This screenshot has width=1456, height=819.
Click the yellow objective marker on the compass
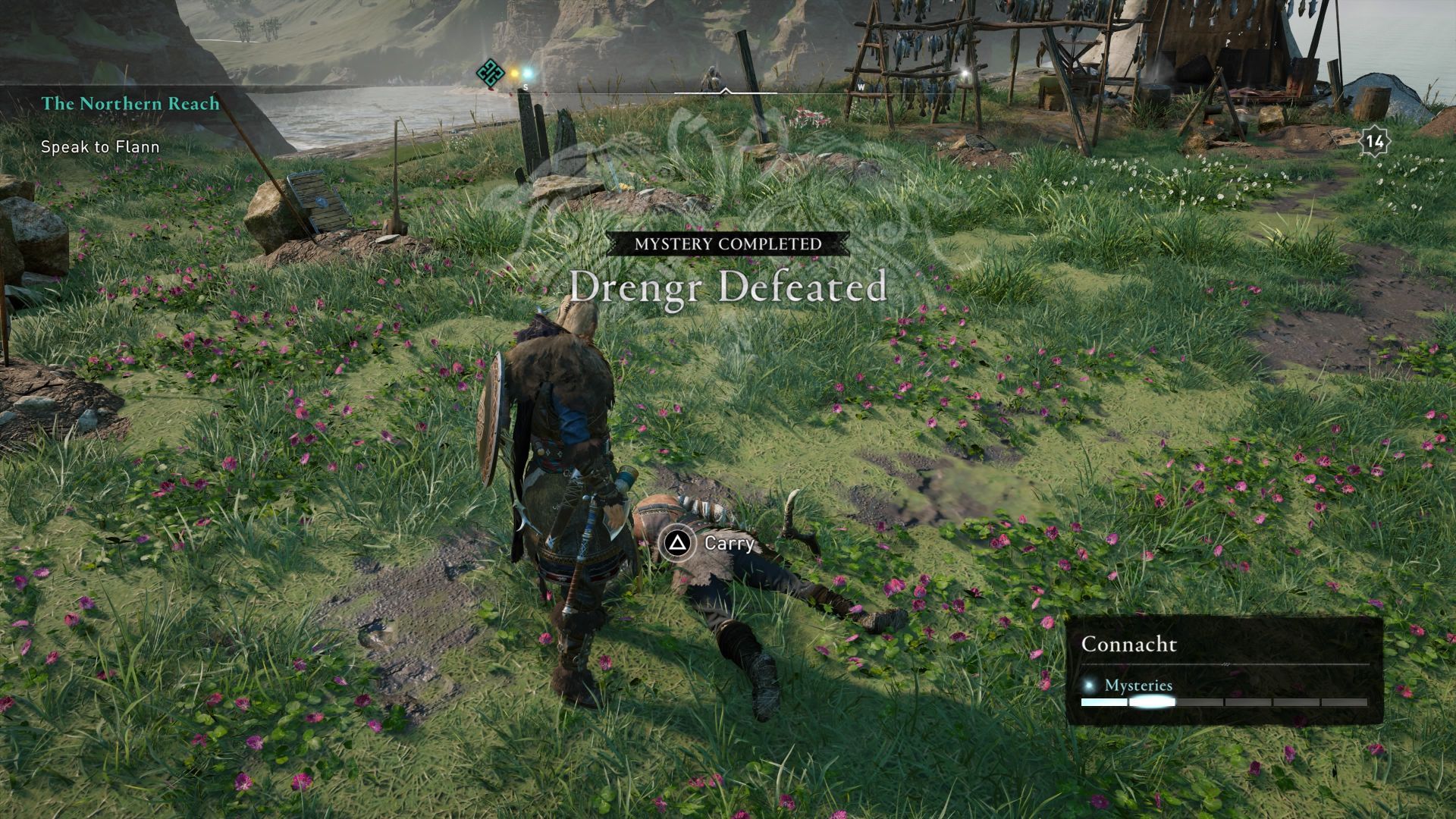point(514,74)
